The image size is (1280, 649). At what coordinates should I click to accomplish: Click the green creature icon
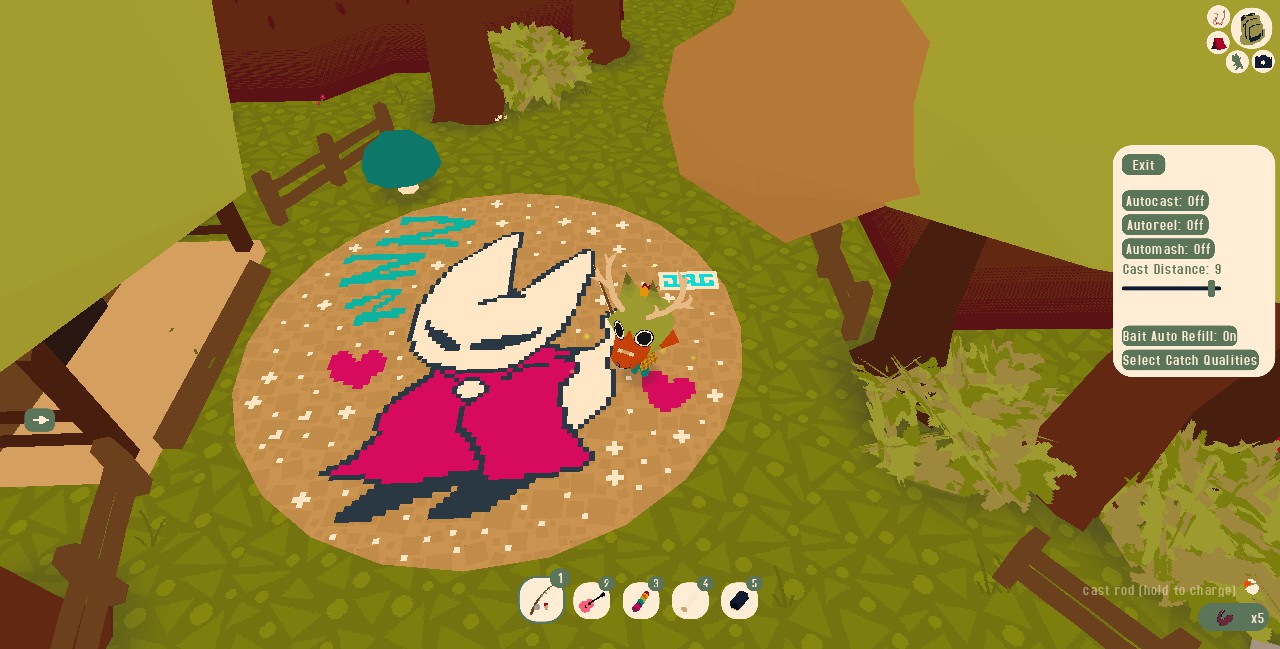pyautogui.click(x=1238, y=62)
